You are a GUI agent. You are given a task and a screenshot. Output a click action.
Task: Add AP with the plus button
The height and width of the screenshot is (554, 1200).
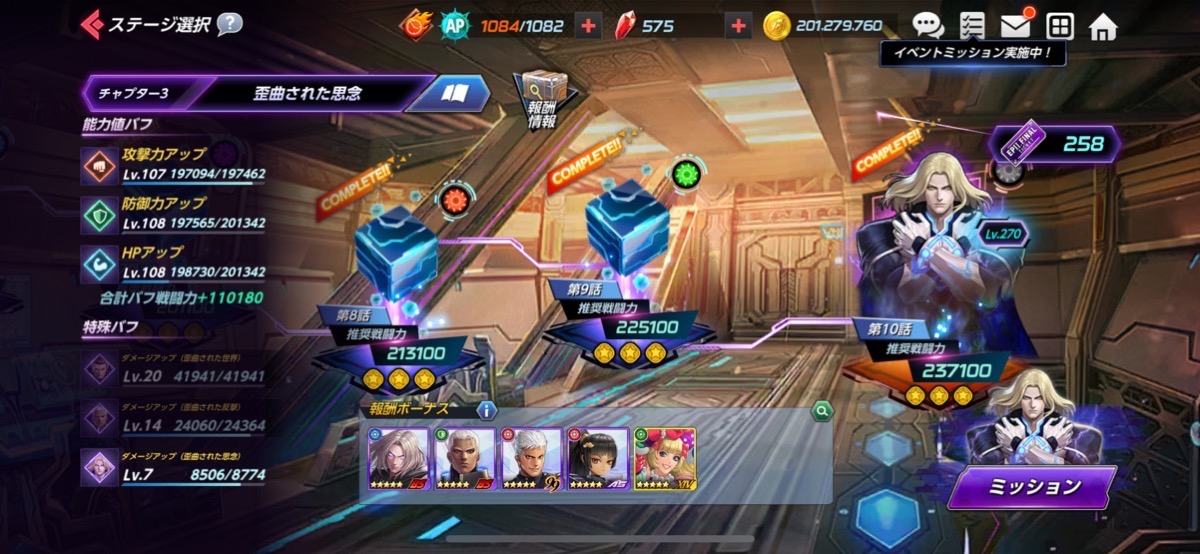(x=590, y=26)
